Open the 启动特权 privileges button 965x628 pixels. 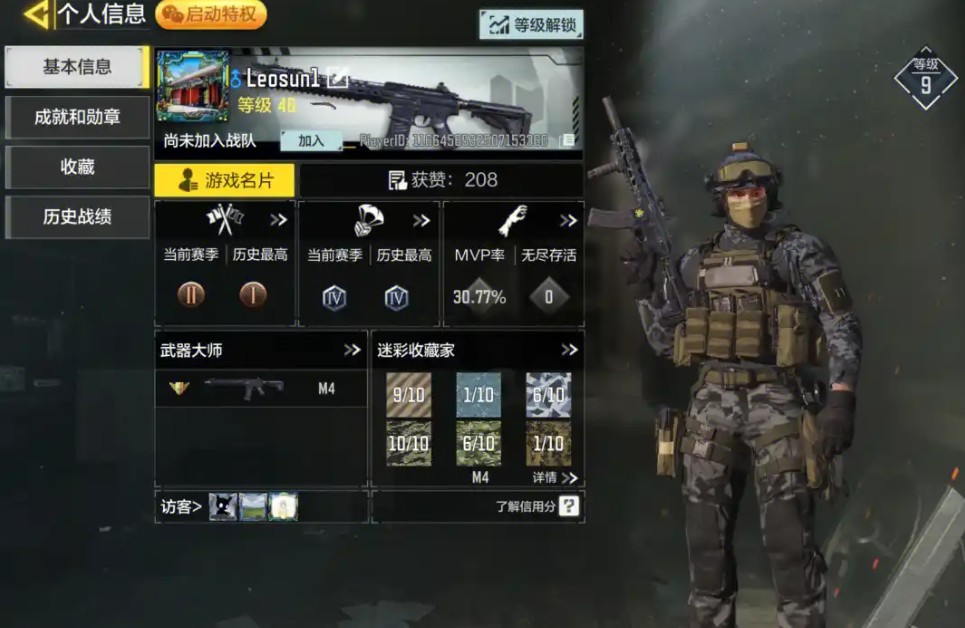click(211, 15)
